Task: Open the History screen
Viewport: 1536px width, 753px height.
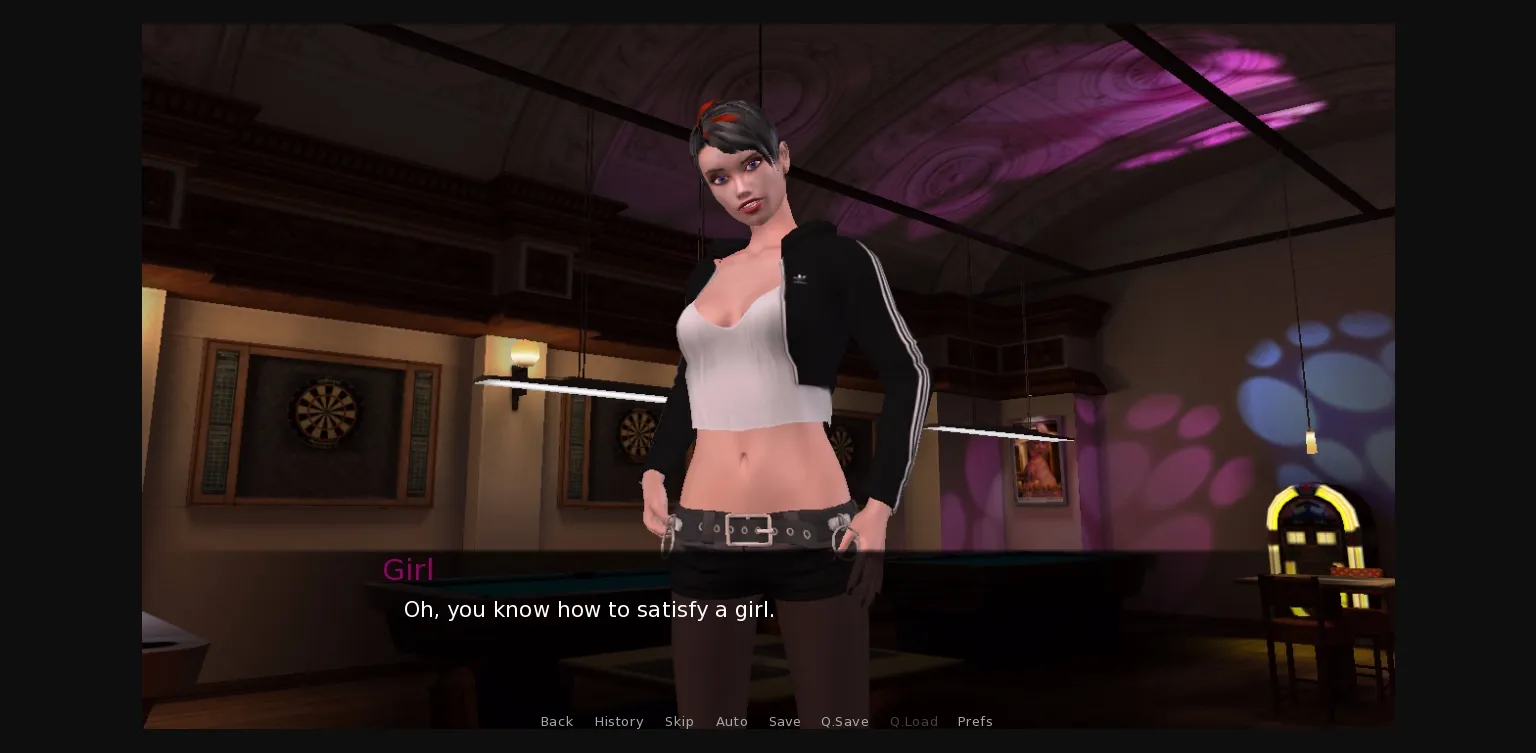Action: pyautogui.click(x=619, y=721)
